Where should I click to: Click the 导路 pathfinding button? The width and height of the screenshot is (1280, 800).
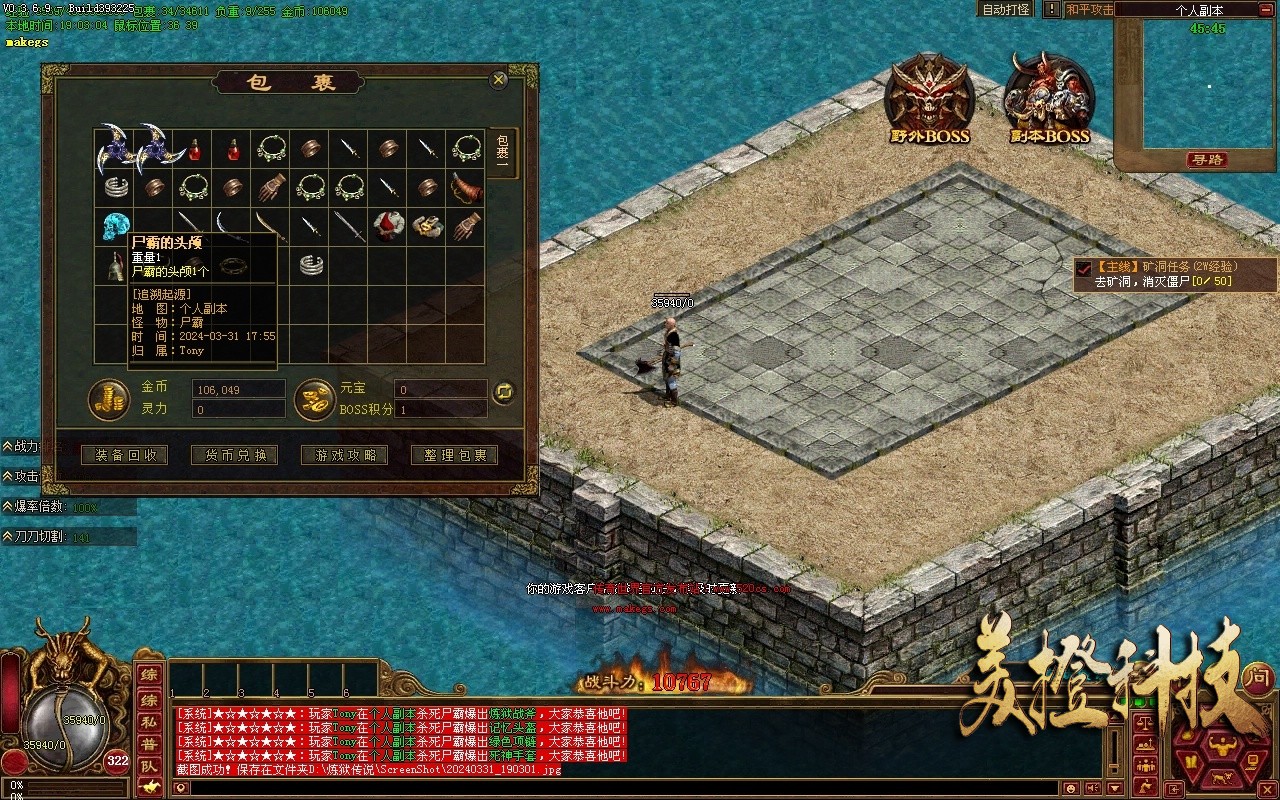click(1207, 160)
